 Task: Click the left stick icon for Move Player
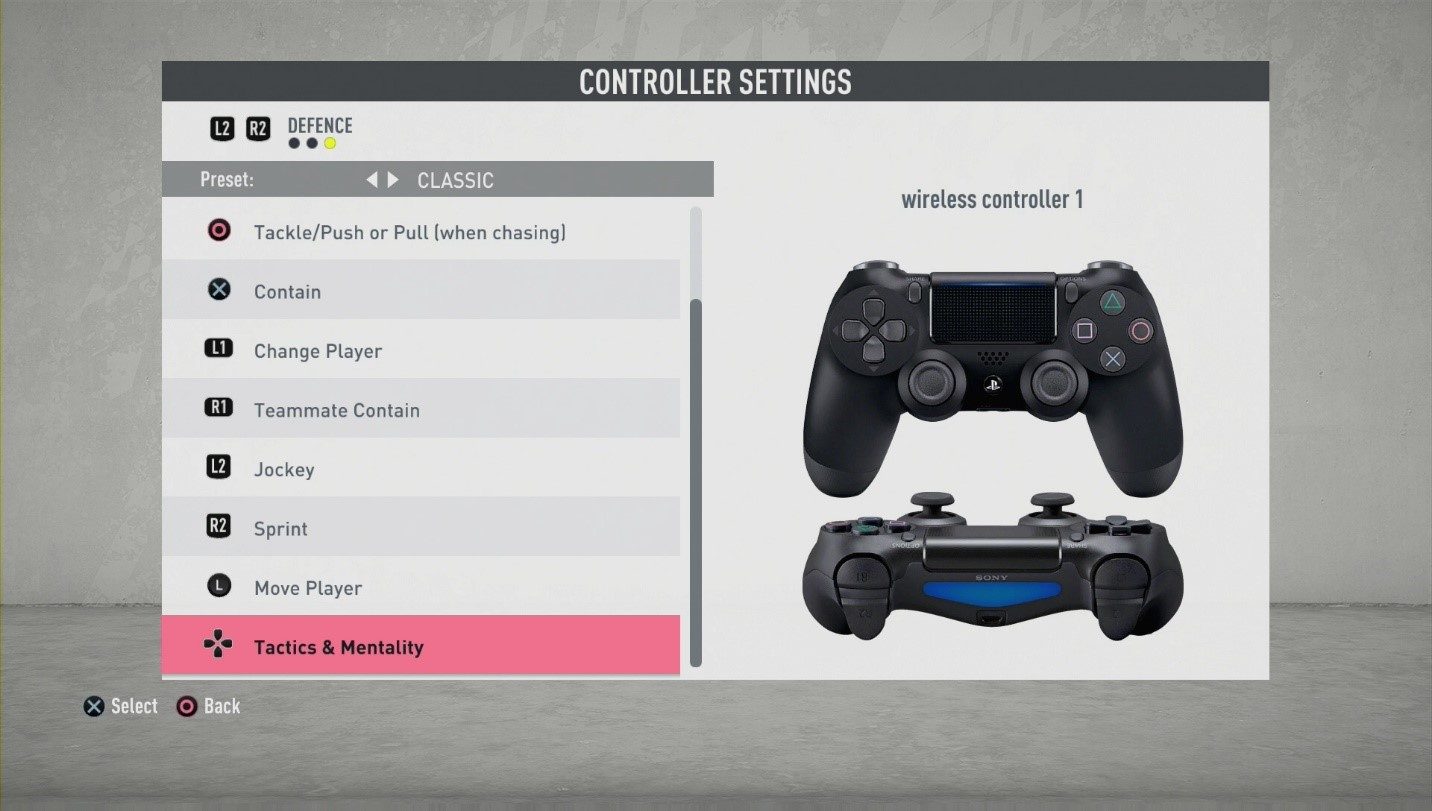coord(218,585)
